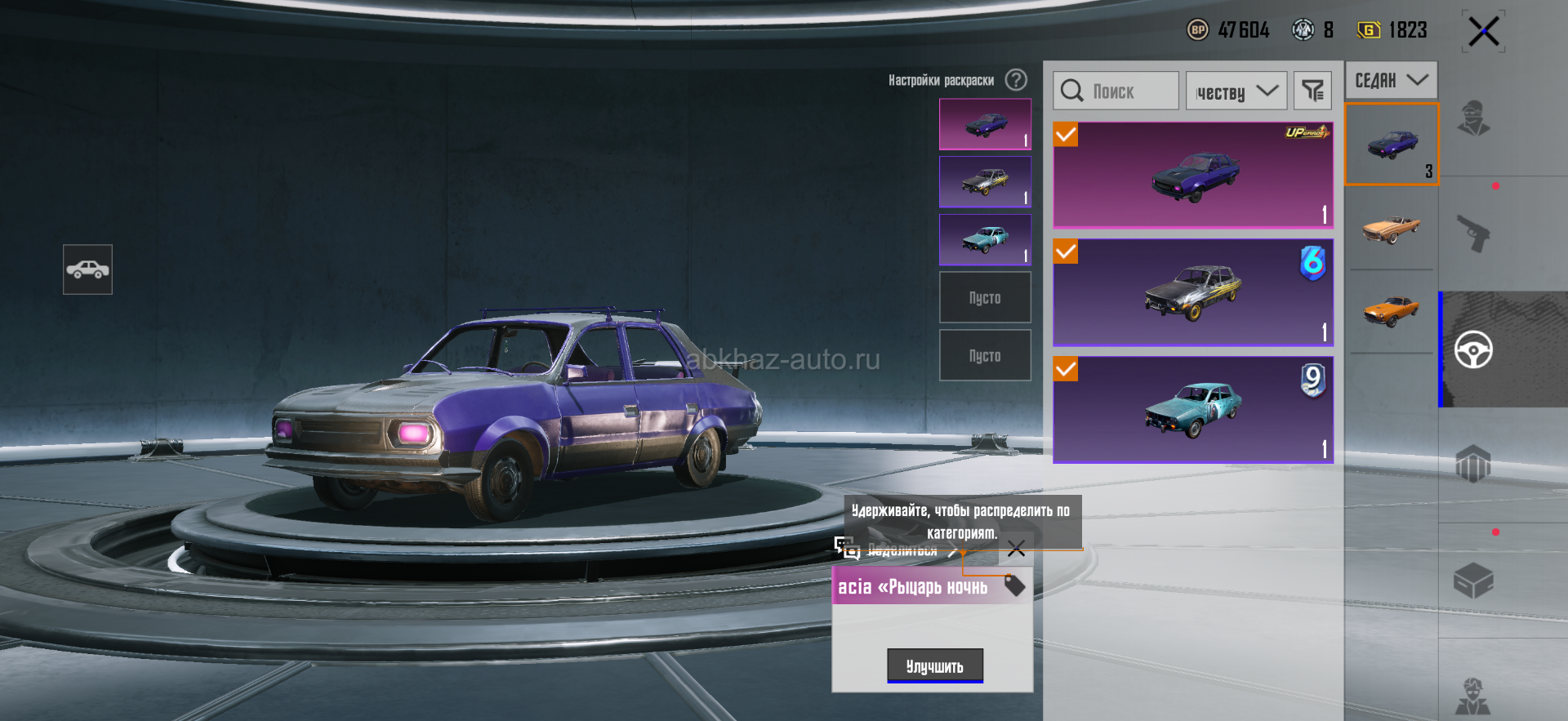Choose the orange coupe vehicle thumbnail

pyautogui.click(x=1392, y=311)
